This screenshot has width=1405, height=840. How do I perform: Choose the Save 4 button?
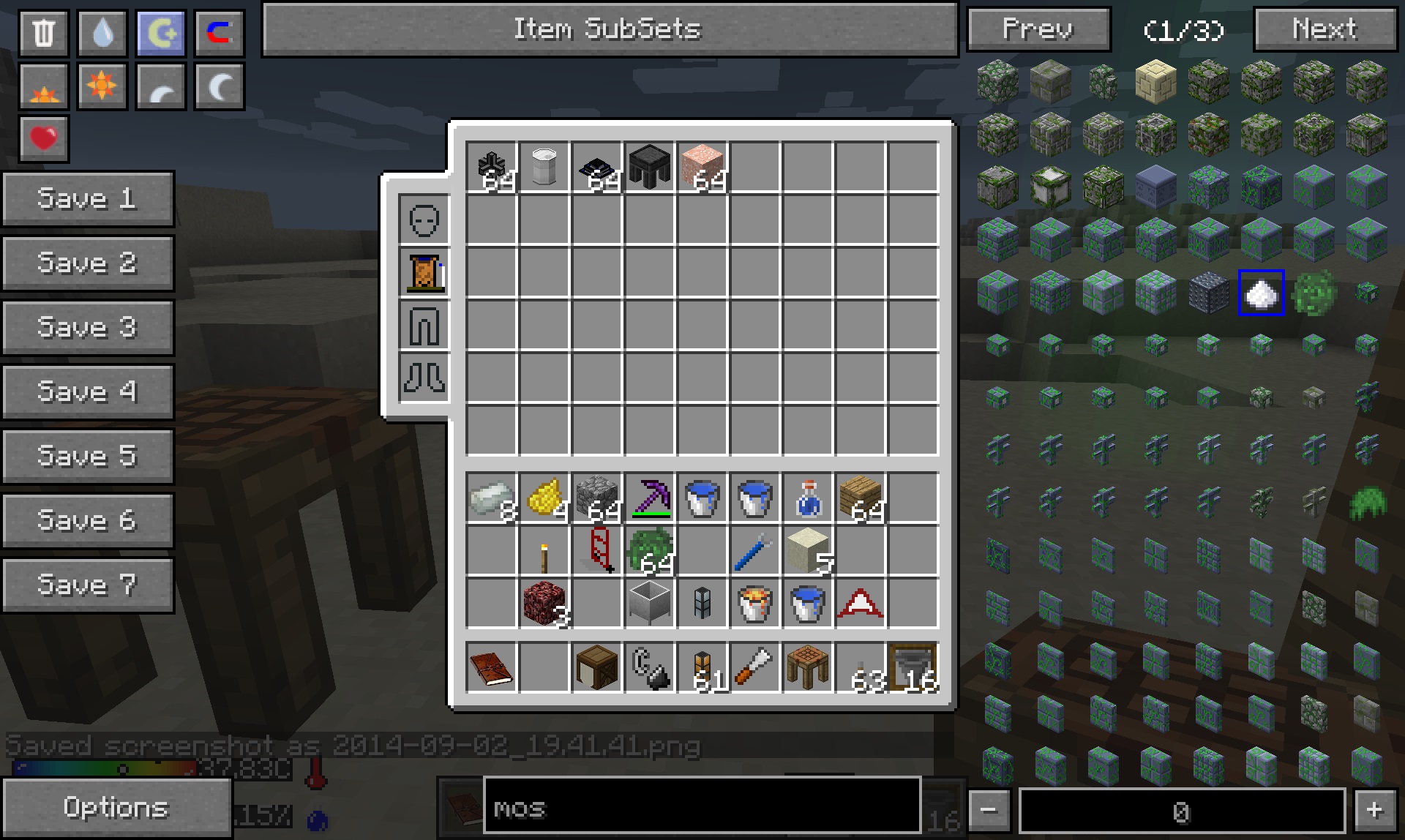(x=88, y=391)
